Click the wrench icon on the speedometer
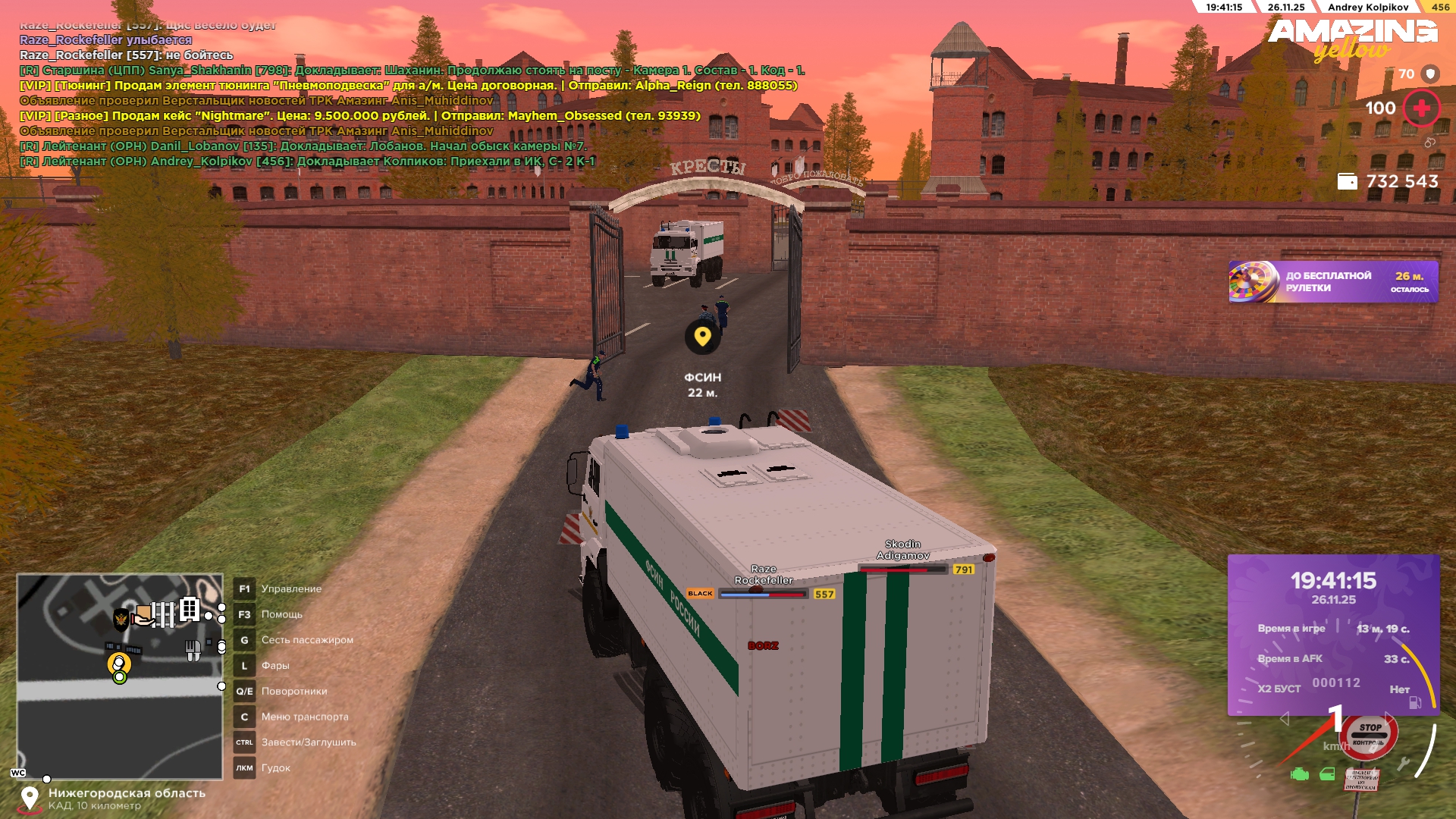The height and width of the screenshot is (819, 1456). (x=1404, y=764)
